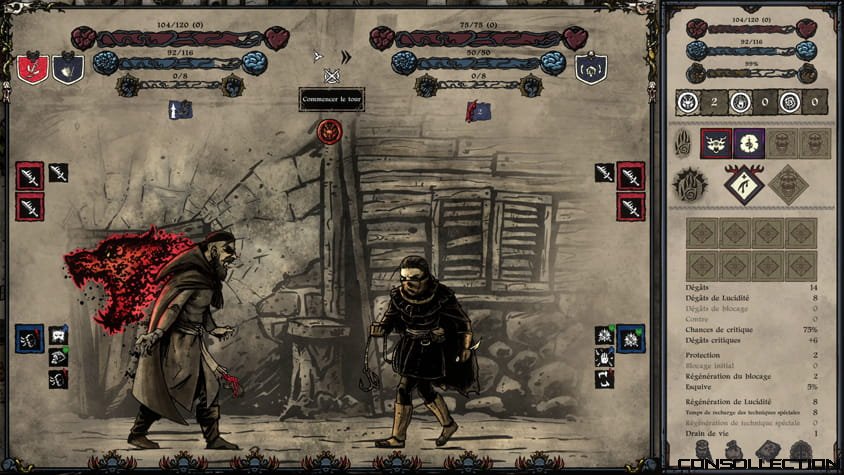Select the purple flower skill
This screenshot has height=475, width=844.
[749, 143]
